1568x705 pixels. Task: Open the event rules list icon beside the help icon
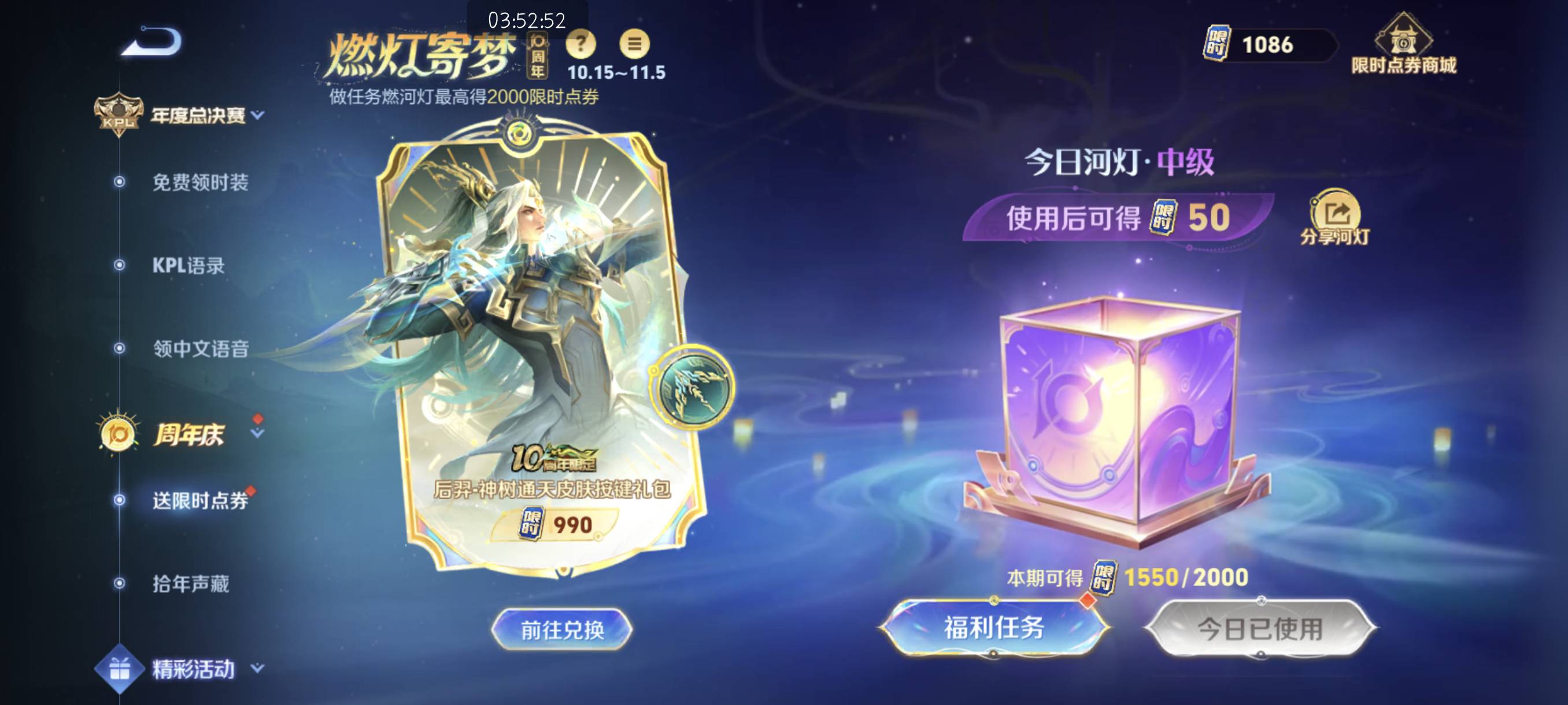coord(634,45)
